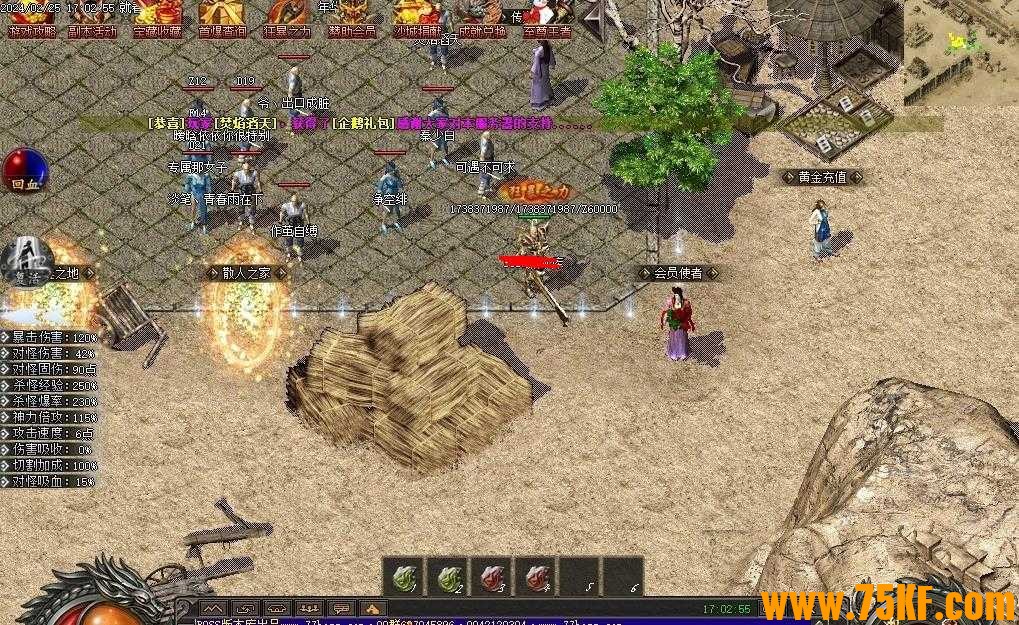The height and width of the screenshot is (625, 1019).
Task: Use the green potion in hotbar slot 2
Action: pos(447,577)
